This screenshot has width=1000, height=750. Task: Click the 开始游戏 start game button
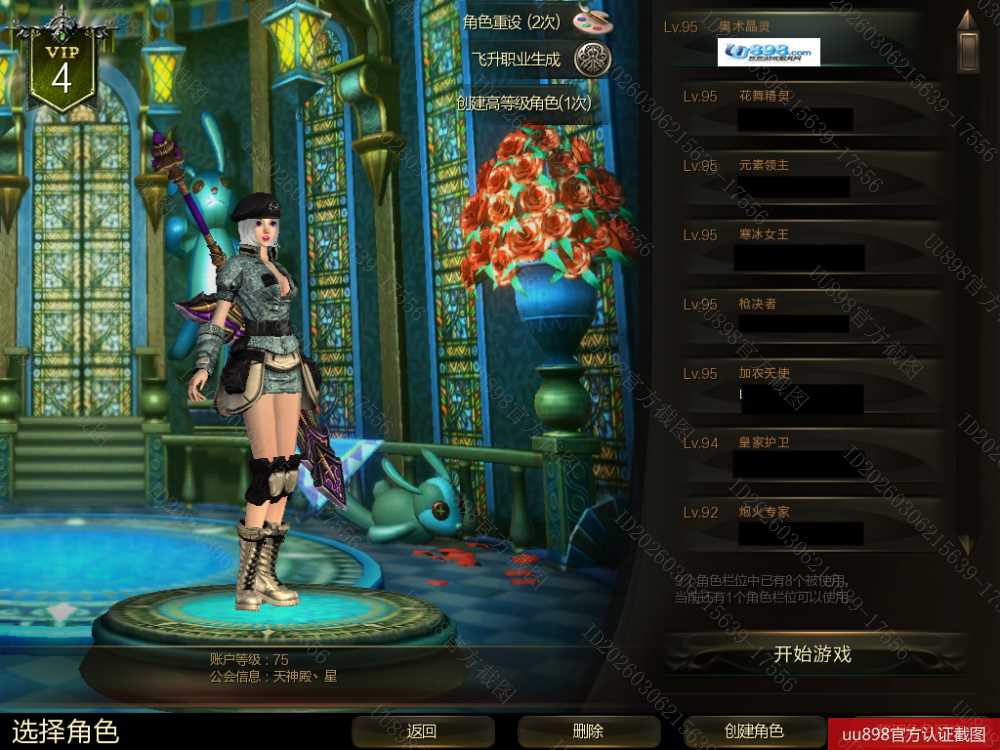[x=812, y=655]
